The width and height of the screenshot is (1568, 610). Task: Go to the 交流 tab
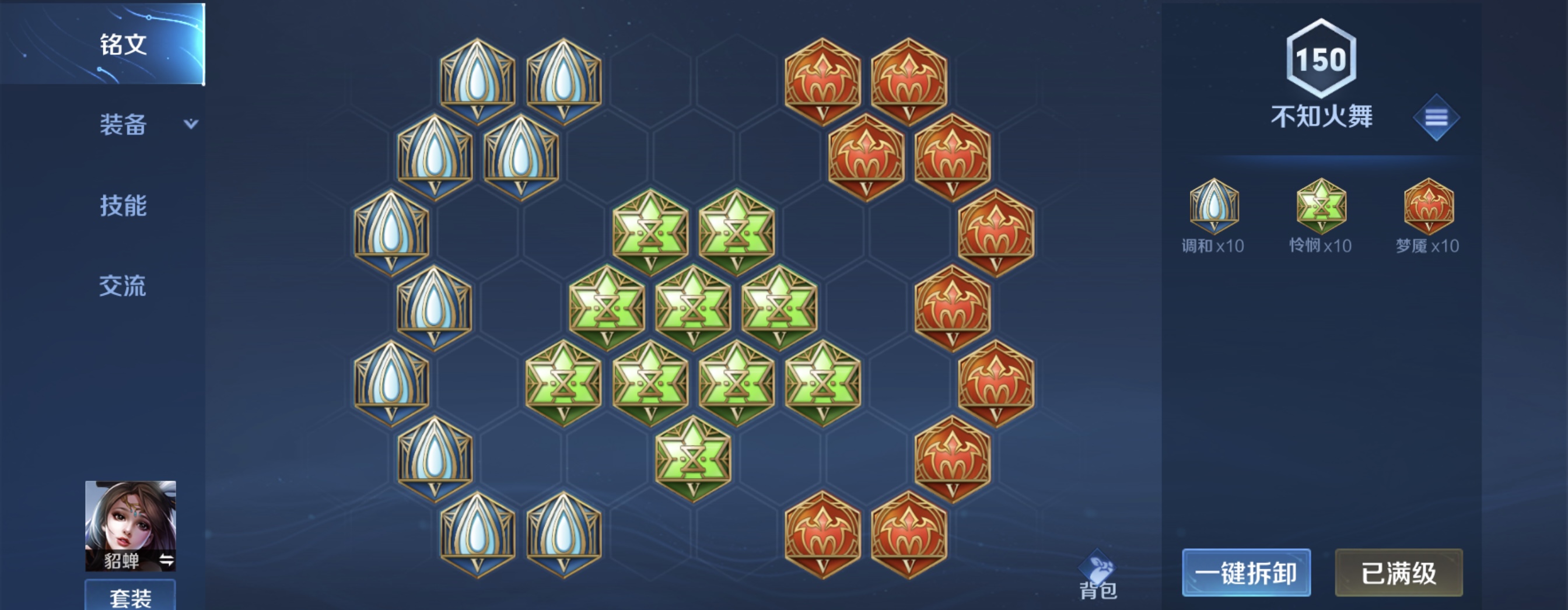click(x=123, y=286)
